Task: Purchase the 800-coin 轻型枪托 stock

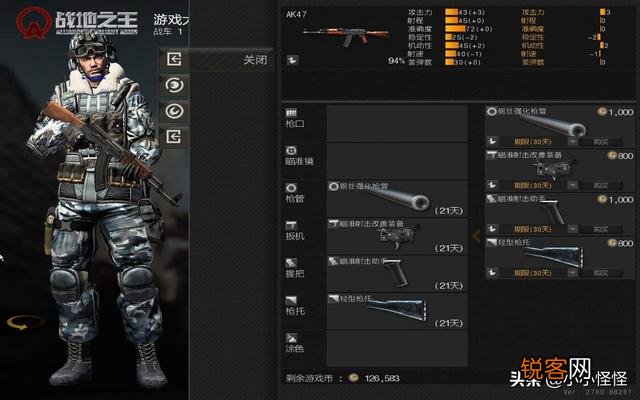Action: [600, 271]
